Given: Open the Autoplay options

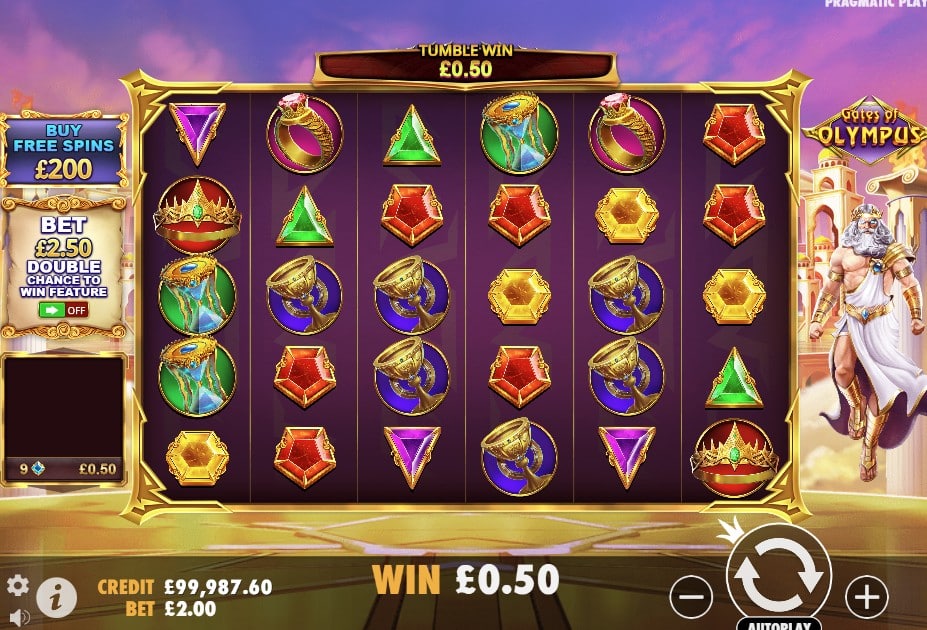Looking at the screenshot, I should 780,621.
